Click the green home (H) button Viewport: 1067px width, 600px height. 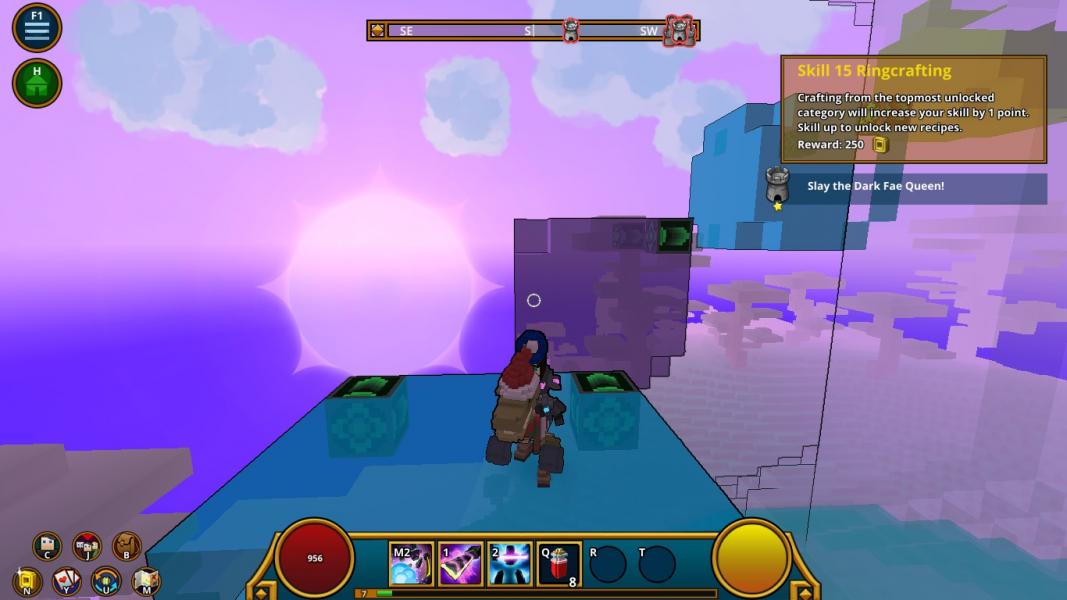point(37,83)
